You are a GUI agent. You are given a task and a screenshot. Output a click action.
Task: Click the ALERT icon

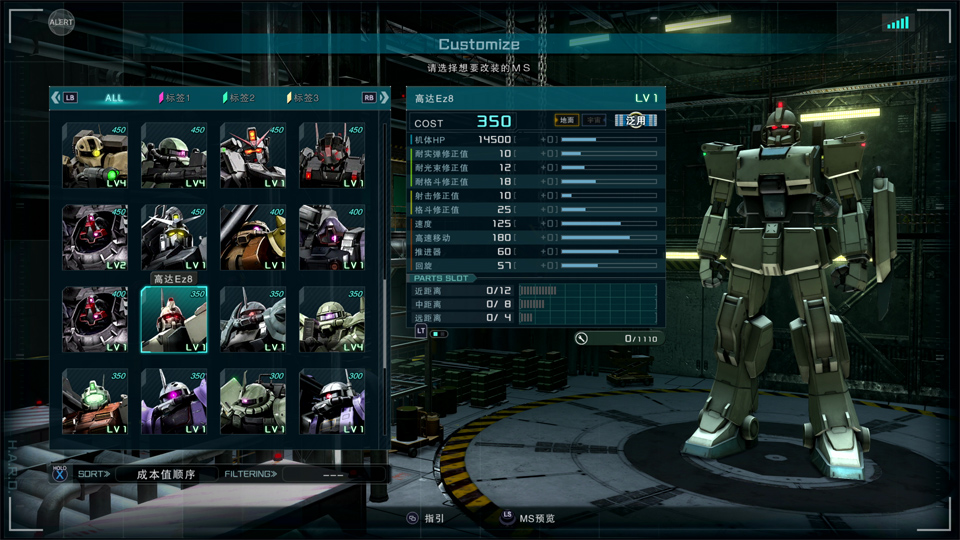pos(61,20)
